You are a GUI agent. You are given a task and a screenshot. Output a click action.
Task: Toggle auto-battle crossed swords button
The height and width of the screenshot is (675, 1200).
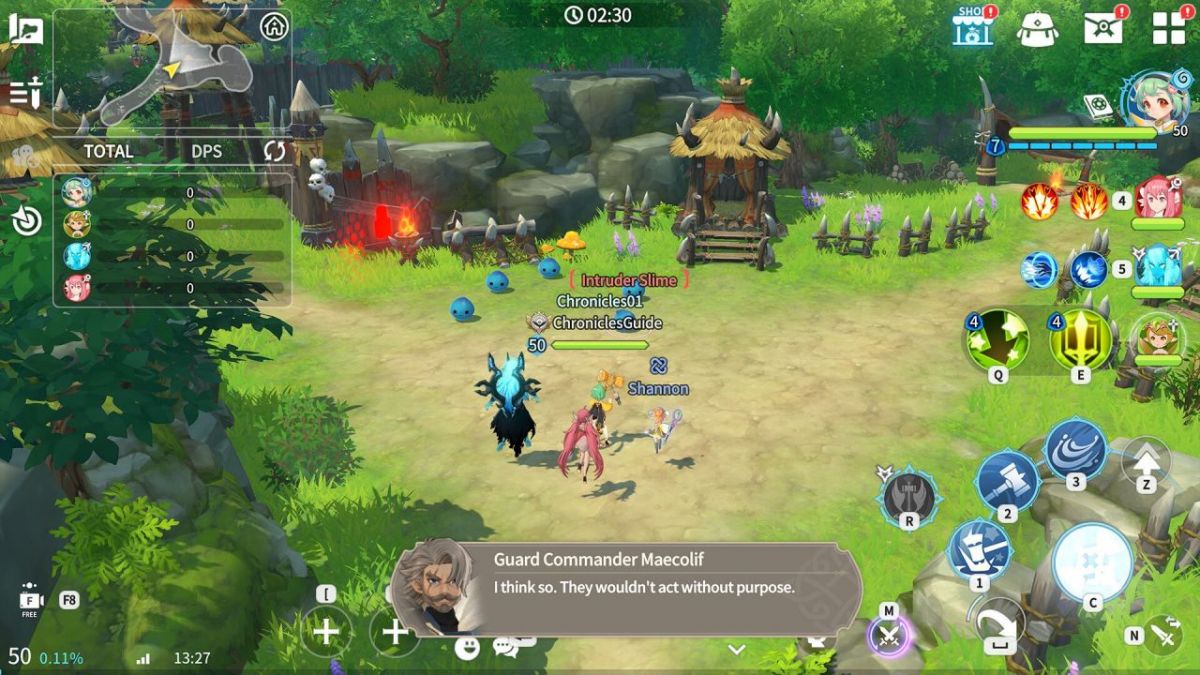click(889, 634)
